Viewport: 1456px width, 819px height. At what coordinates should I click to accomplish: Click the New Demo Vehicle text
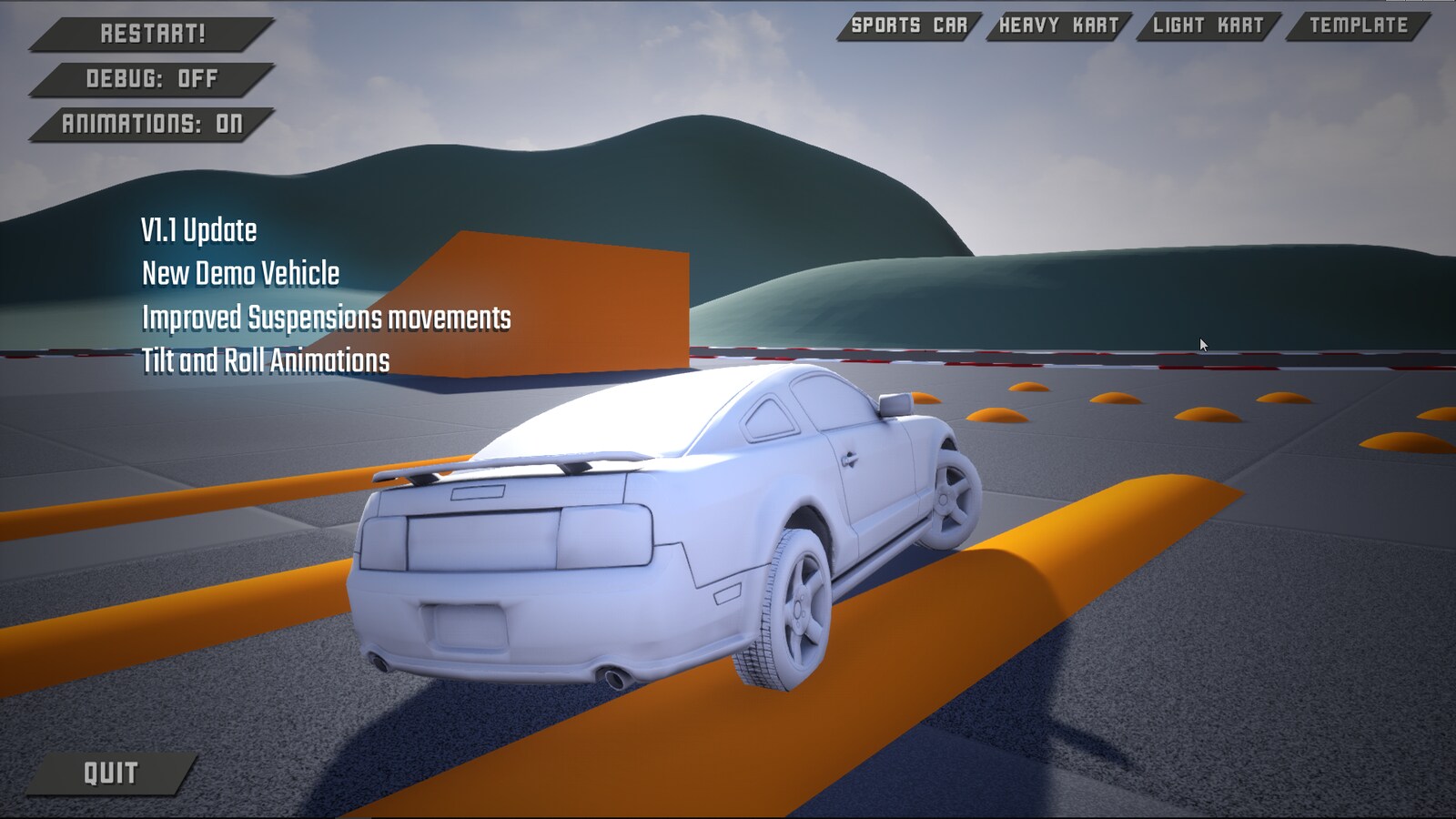(x=238, y=274)
